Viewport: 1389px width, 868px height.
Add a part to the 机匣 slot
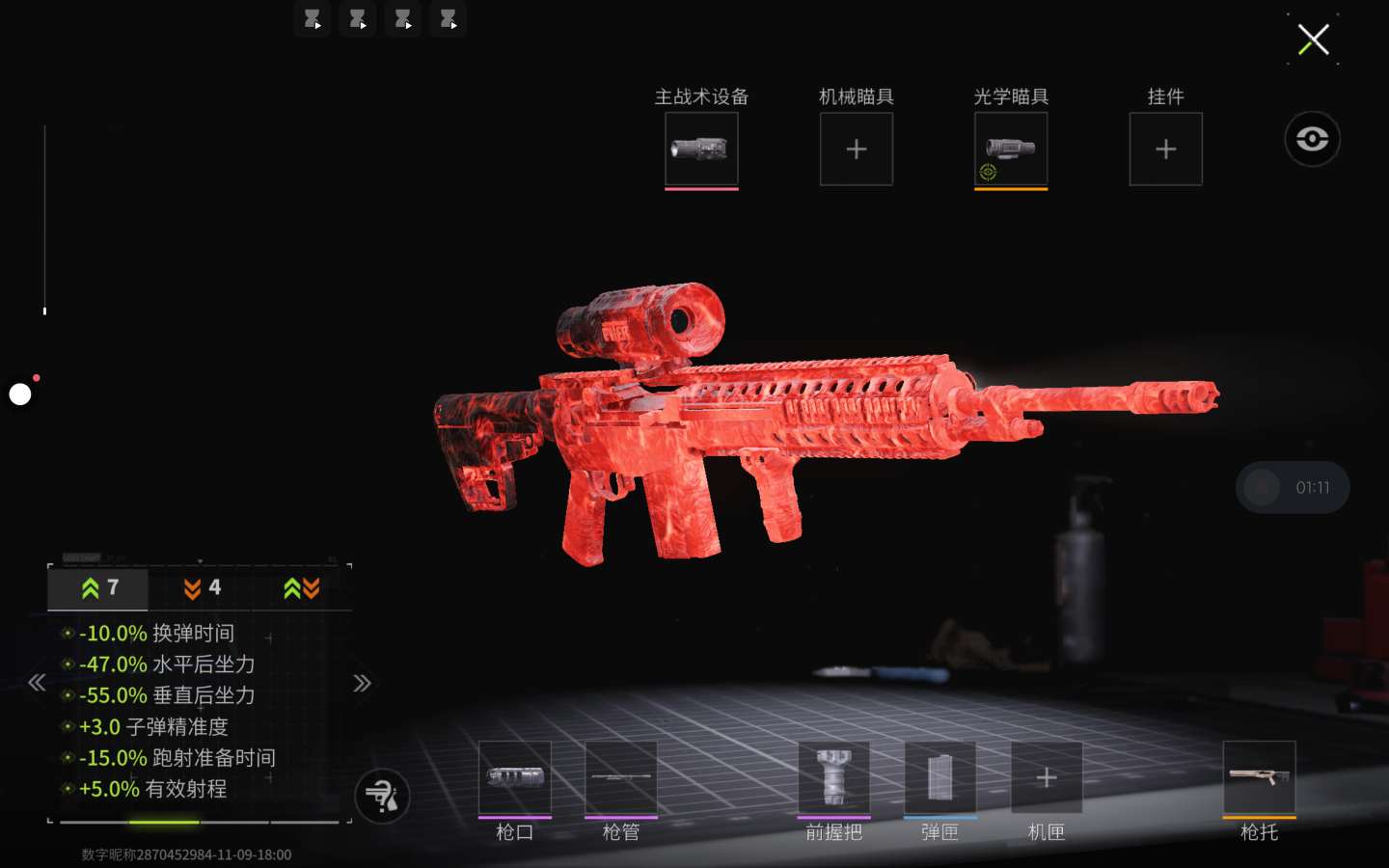point(1047,777)
